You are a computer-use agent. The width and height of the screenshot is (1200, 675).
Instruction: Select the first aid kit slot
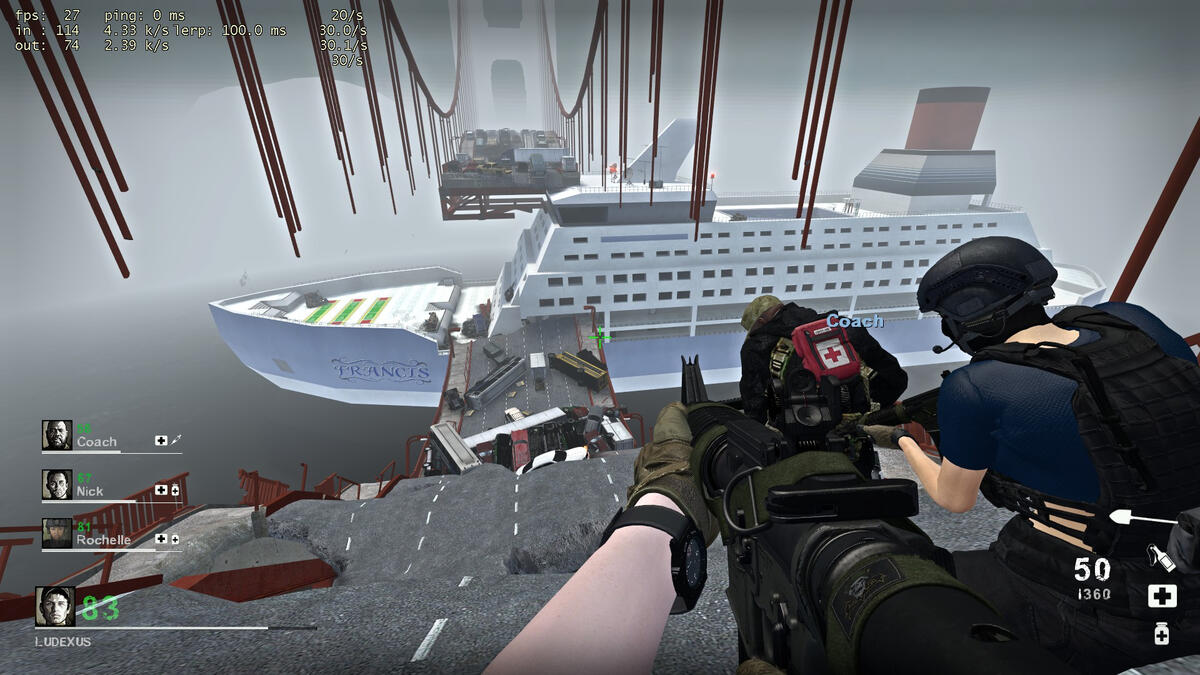(1161, 597)
